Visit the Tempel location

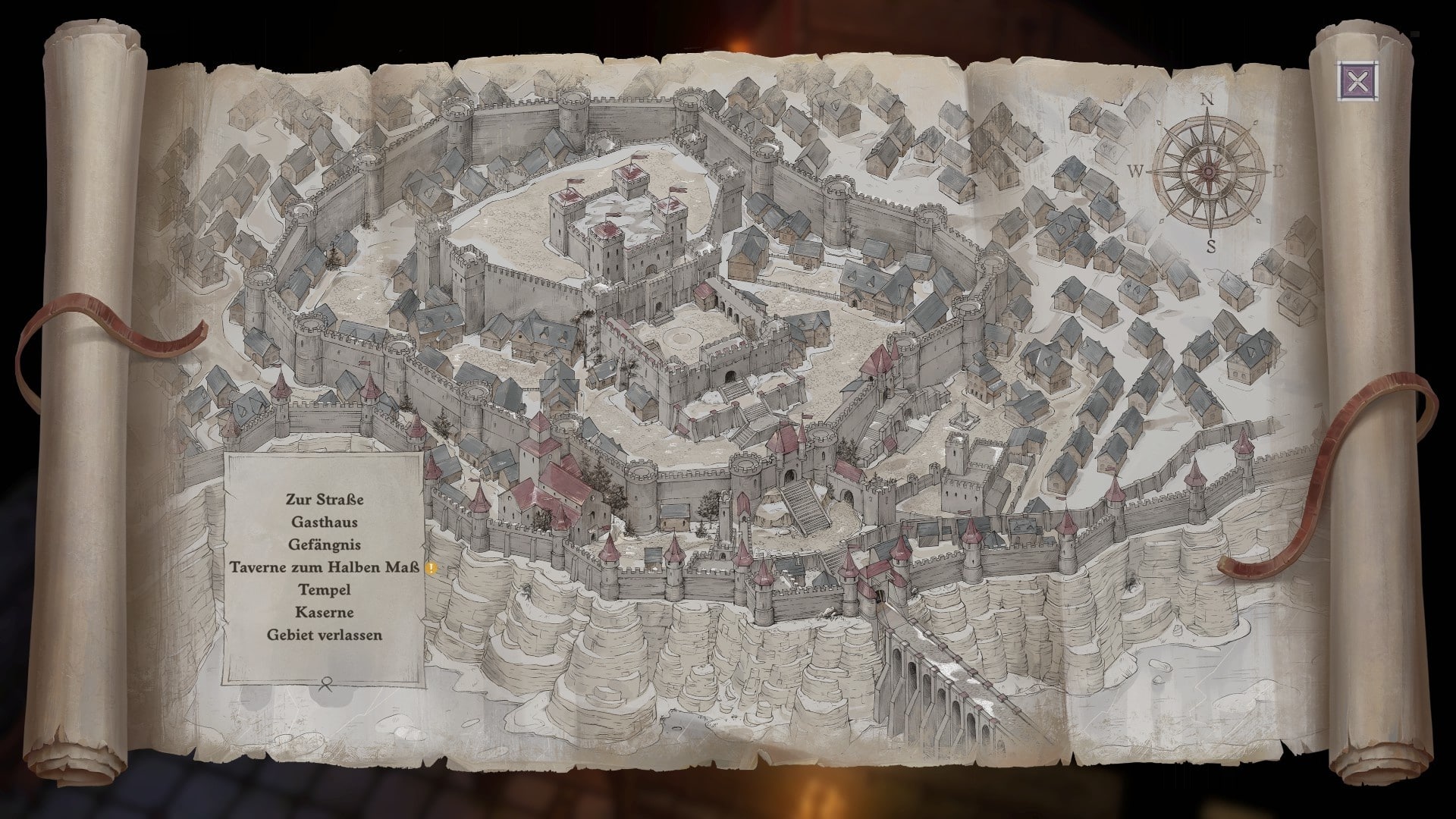coord(325,590)
